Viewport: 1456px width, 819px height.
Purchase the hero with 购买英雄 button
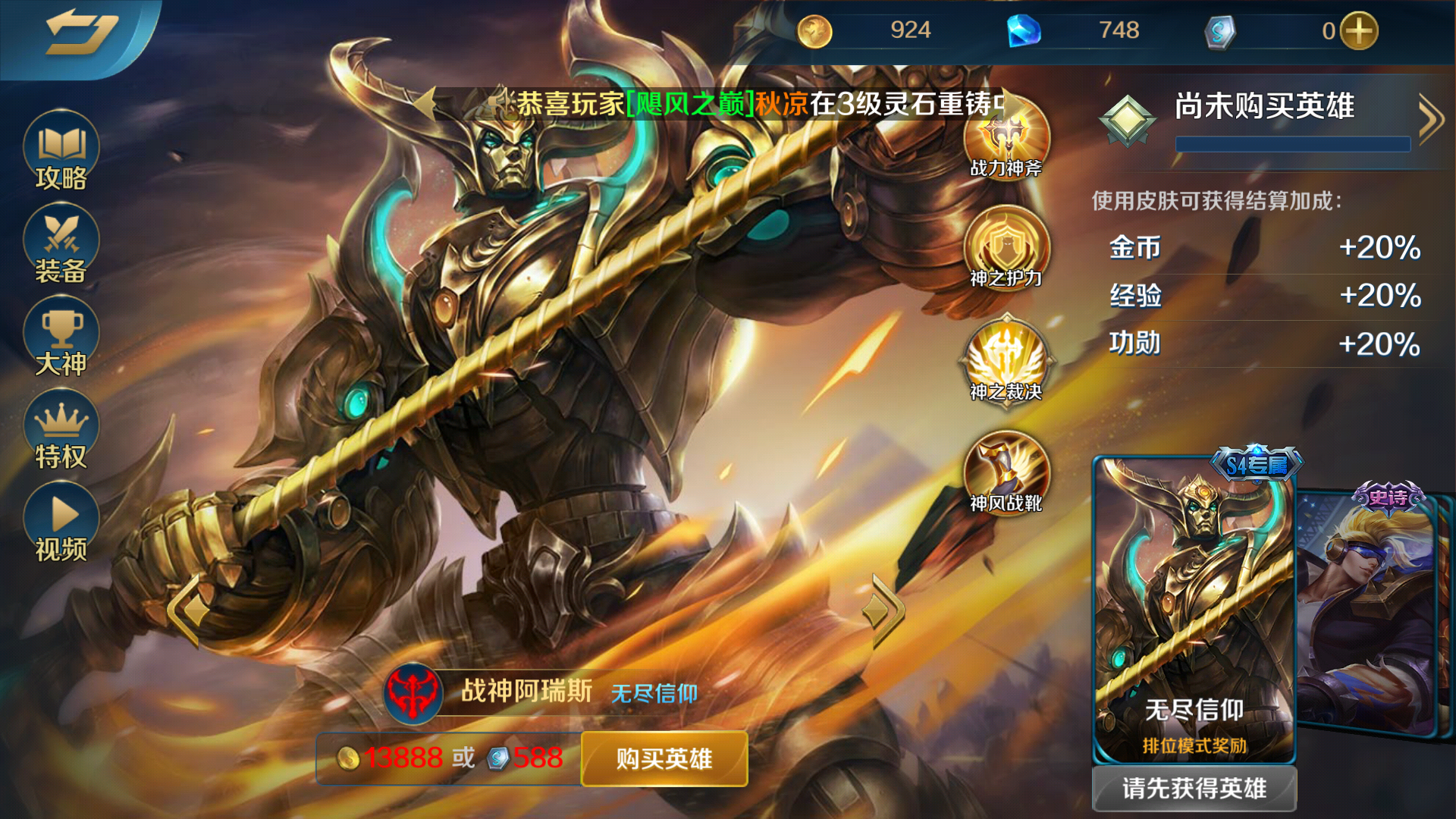coord(663,758)
